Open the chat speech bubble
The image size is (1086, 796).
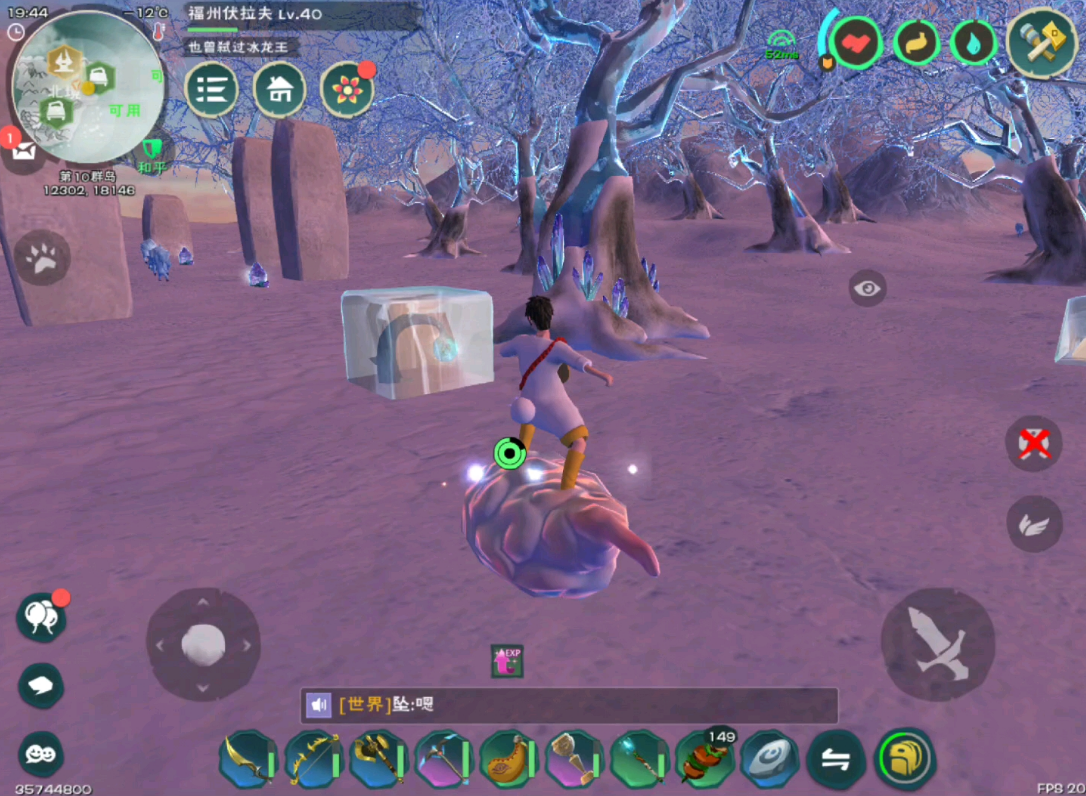coord(41,686)
